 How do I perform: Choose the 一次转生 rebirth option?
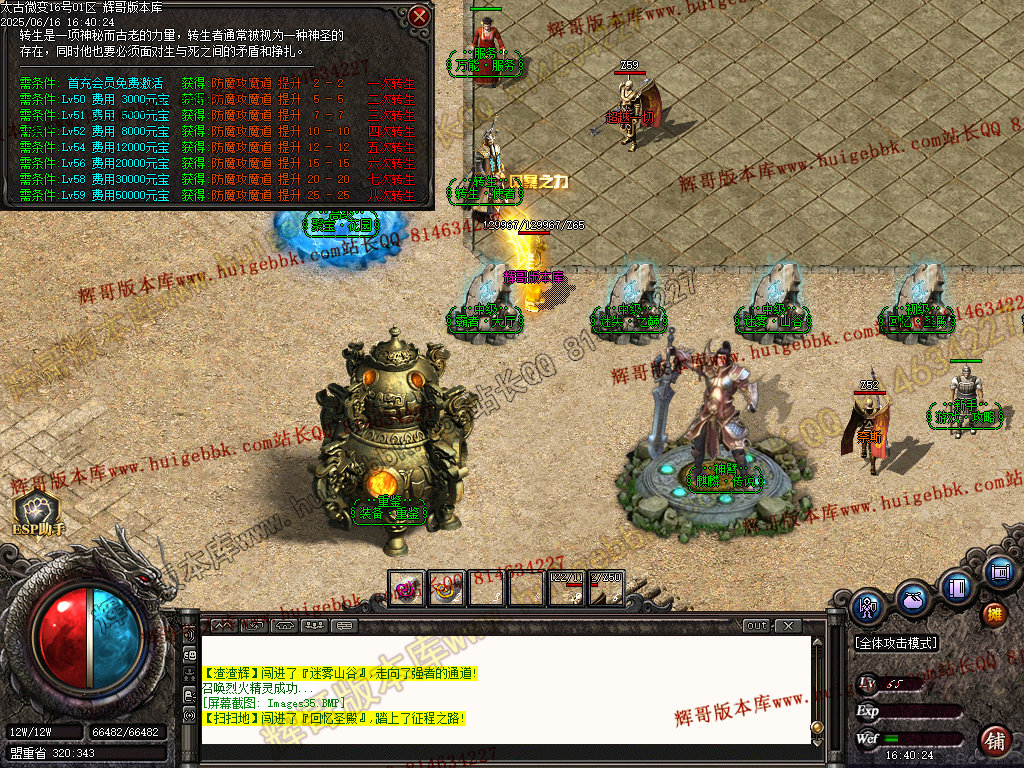pyautogui.click(x=391, y=84)
